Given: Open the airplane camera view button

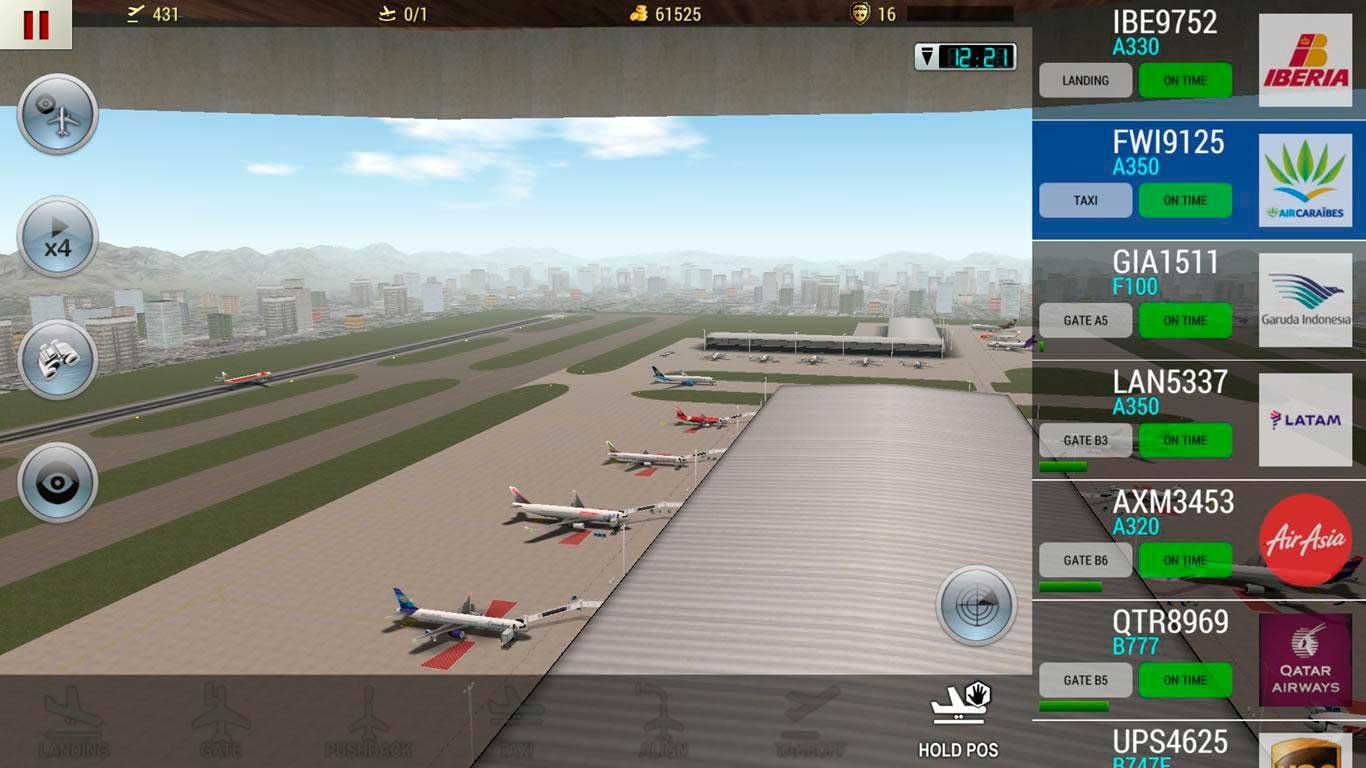Looking at the screenshot, I should click(58, 114).
